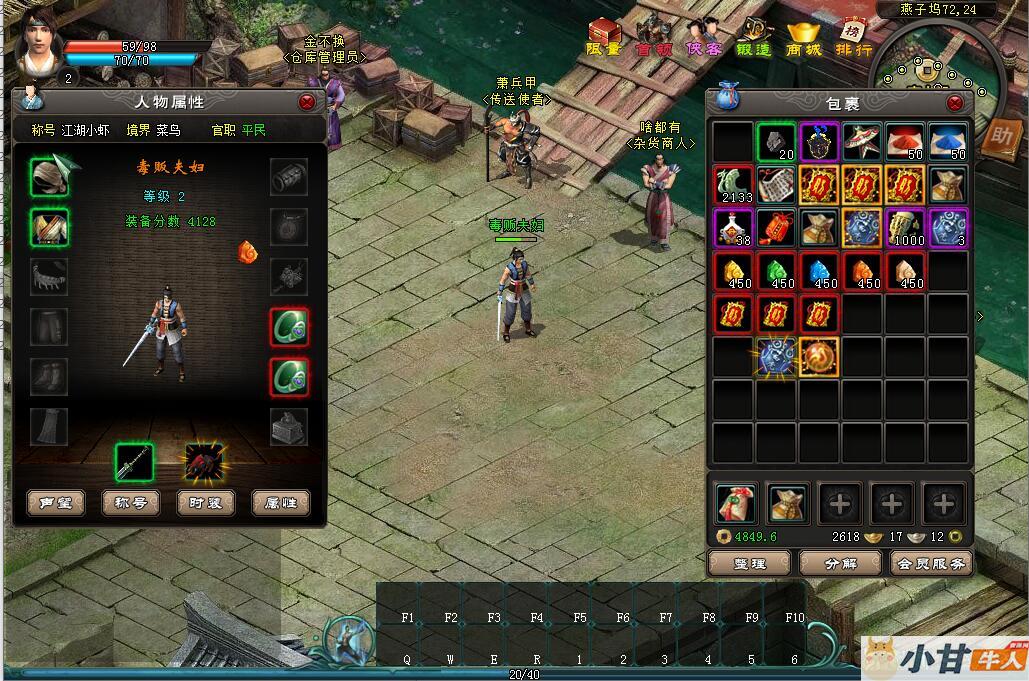1029x681 pixels.
Task: Open the 锻造 forging menu
Action: pos(754,38)
